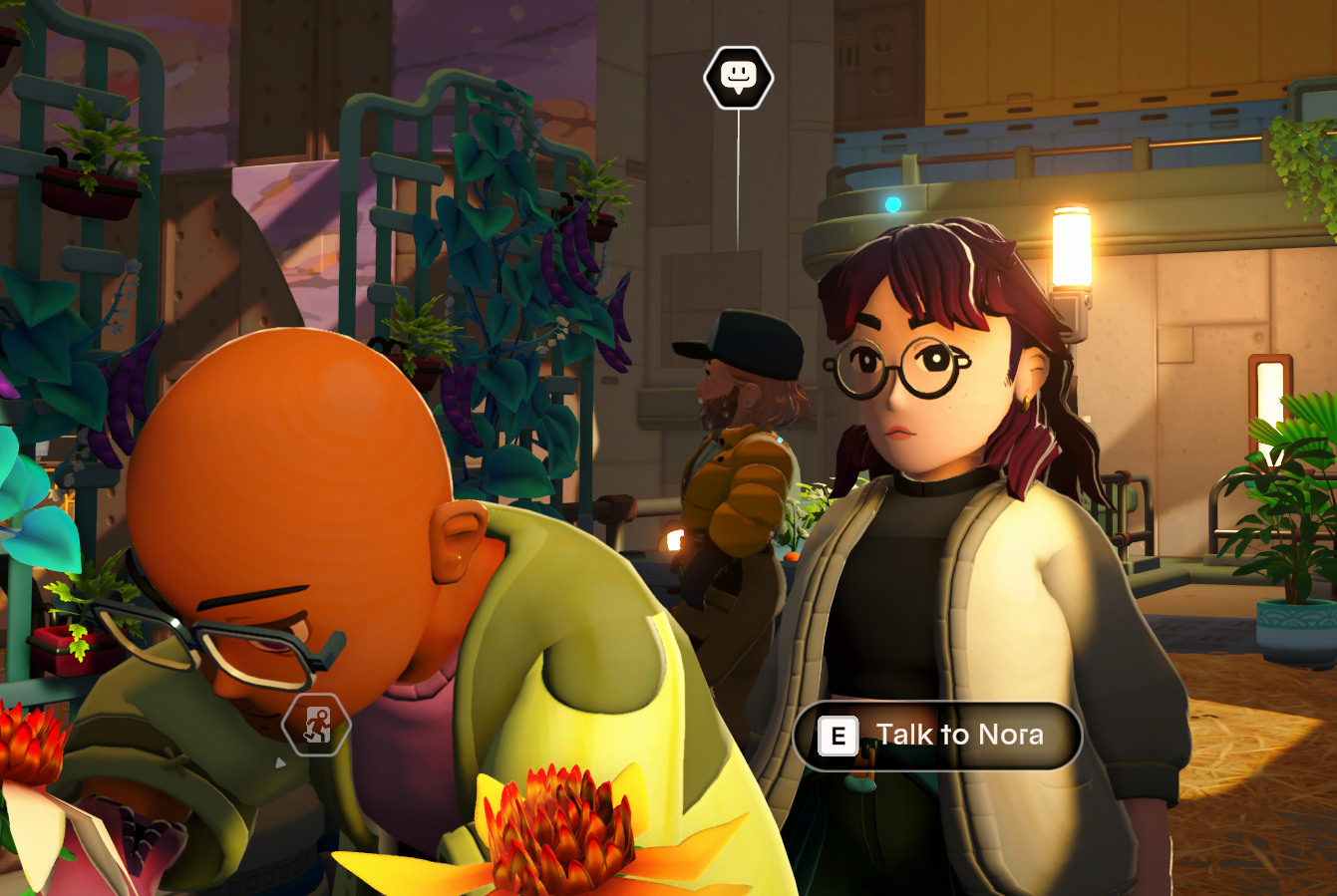Screen dimensions: 1337x896
Task: Select the running figure hexagon marker
Action: pos(316,725)
